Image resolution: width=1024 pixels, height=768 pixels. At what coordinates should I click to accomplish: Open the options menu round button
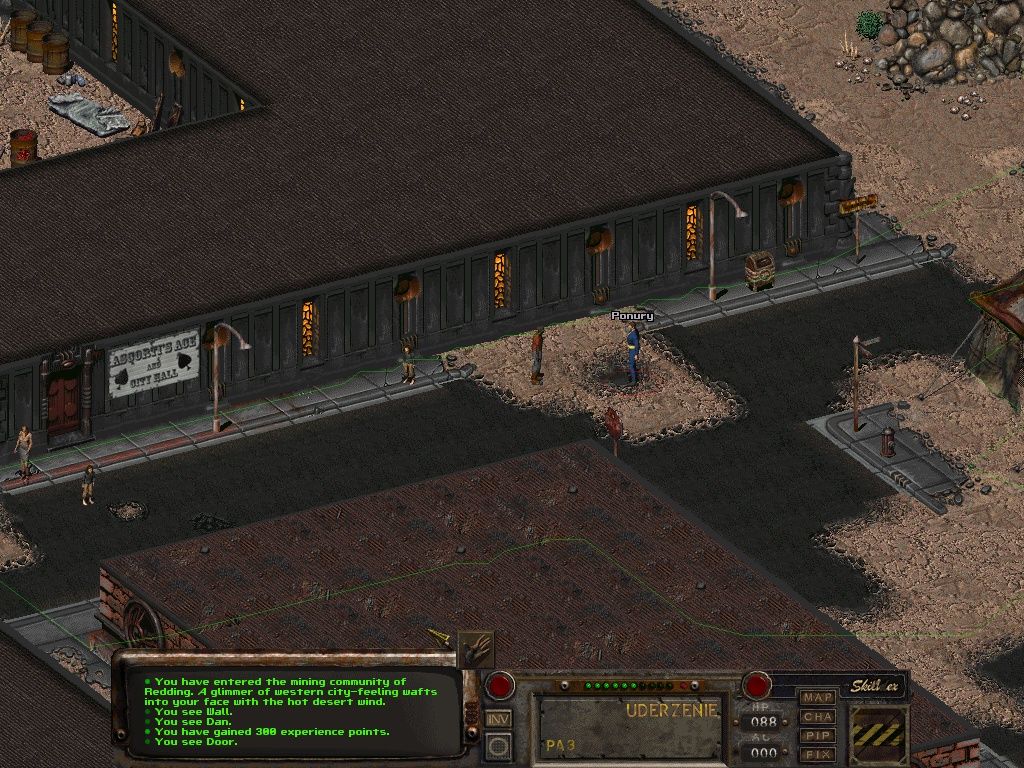[497, 746]
